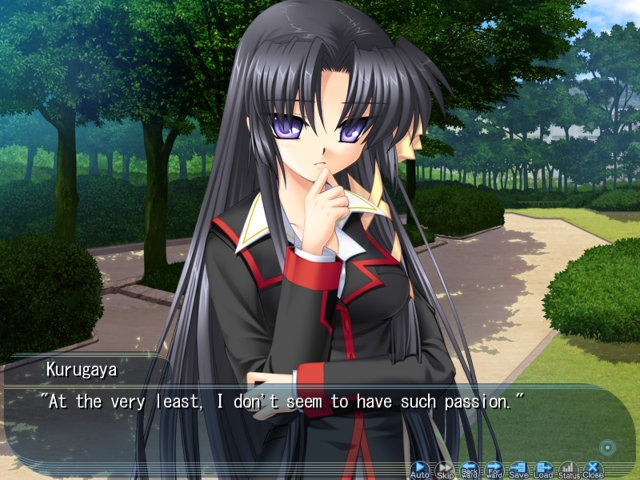
Task: Show the Status screen
Action: (x=568, y=468)
